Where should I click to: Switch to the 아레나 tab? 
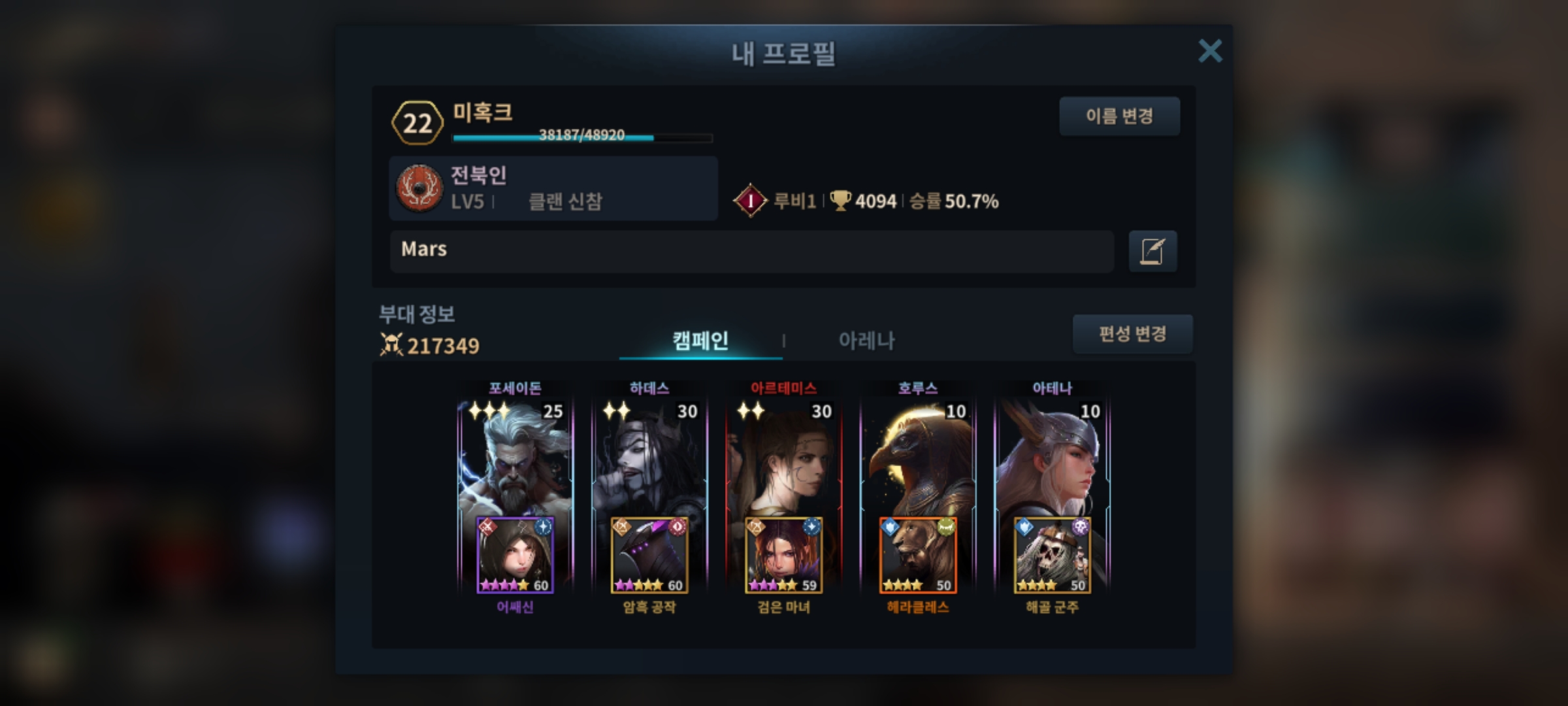866,341
